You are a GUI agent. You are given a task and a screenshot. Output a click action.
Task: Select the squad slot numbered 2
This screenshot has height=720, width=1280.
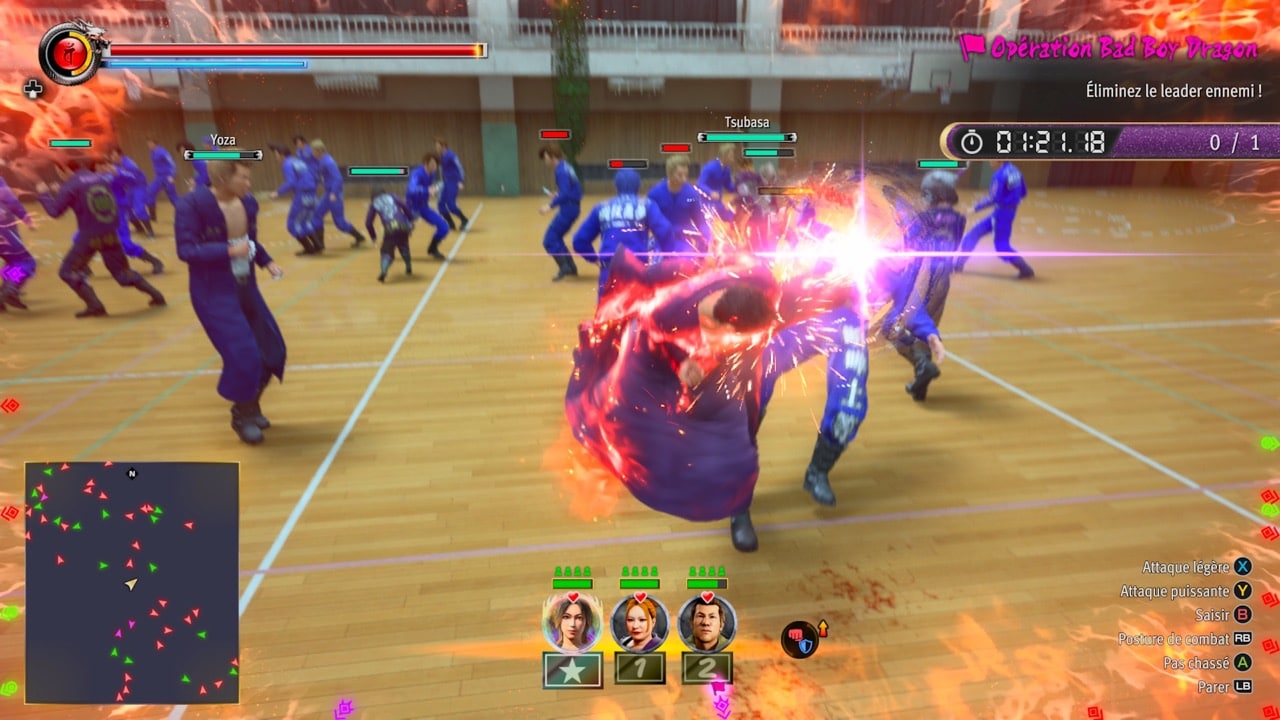pyautogui.click(x=707, y=668)
